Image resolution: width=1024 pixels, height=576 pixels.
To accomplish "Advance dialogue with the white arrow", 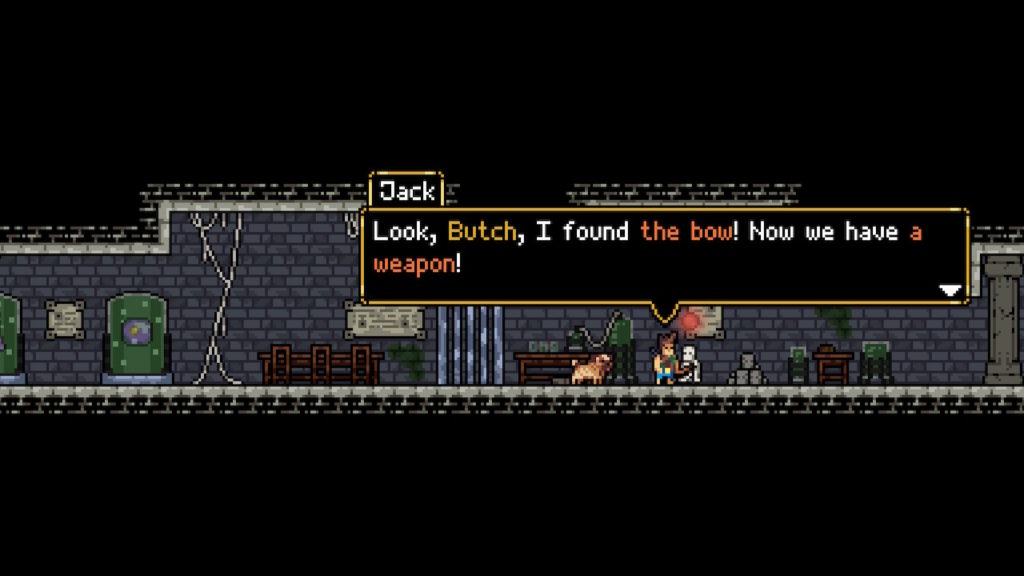I will tap(950, 290).
